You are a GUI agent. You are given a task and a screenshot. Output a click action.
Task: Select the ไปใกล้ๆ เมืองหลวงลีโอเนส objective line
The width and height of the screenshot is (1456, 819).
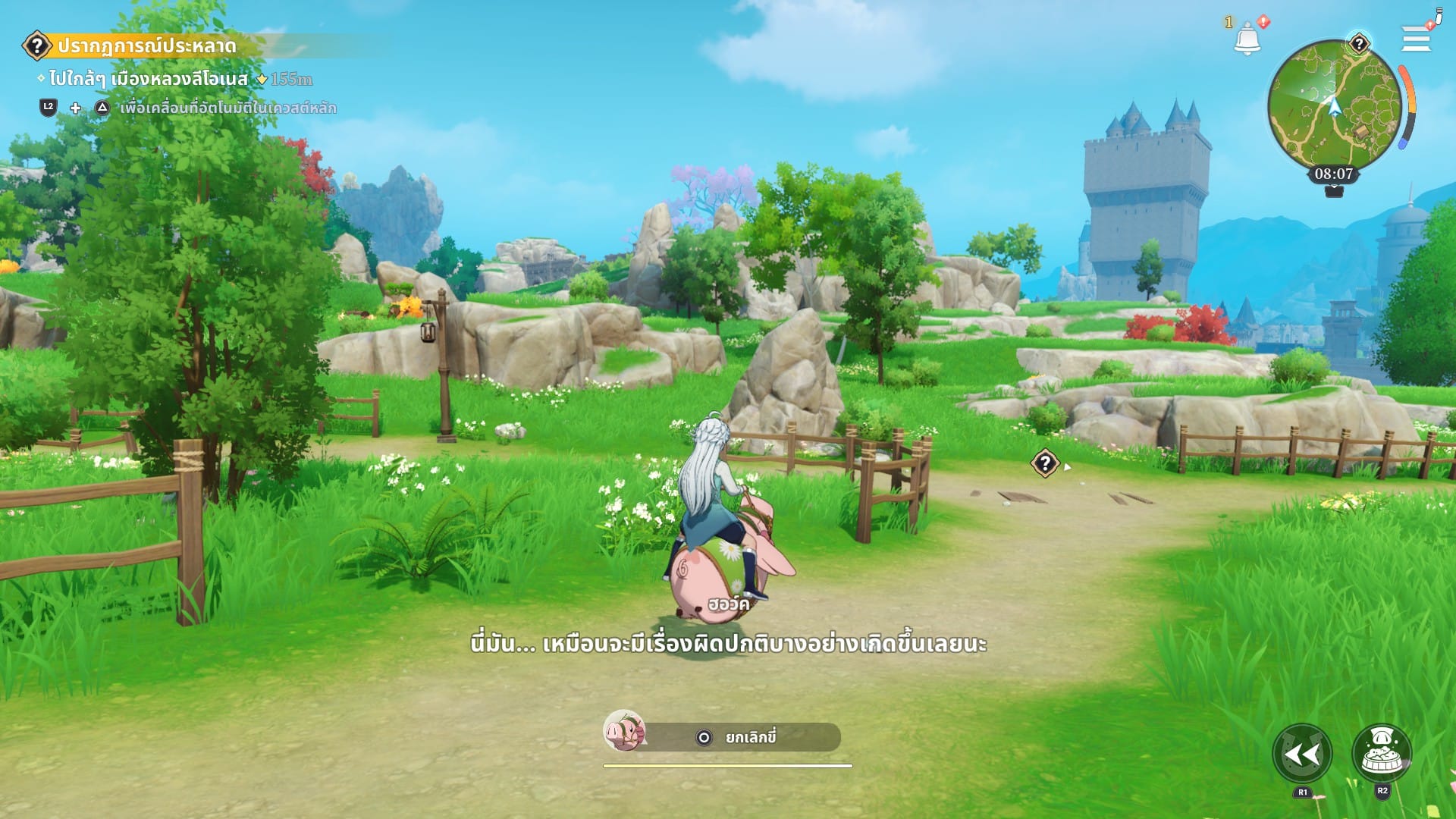(149, 79)
